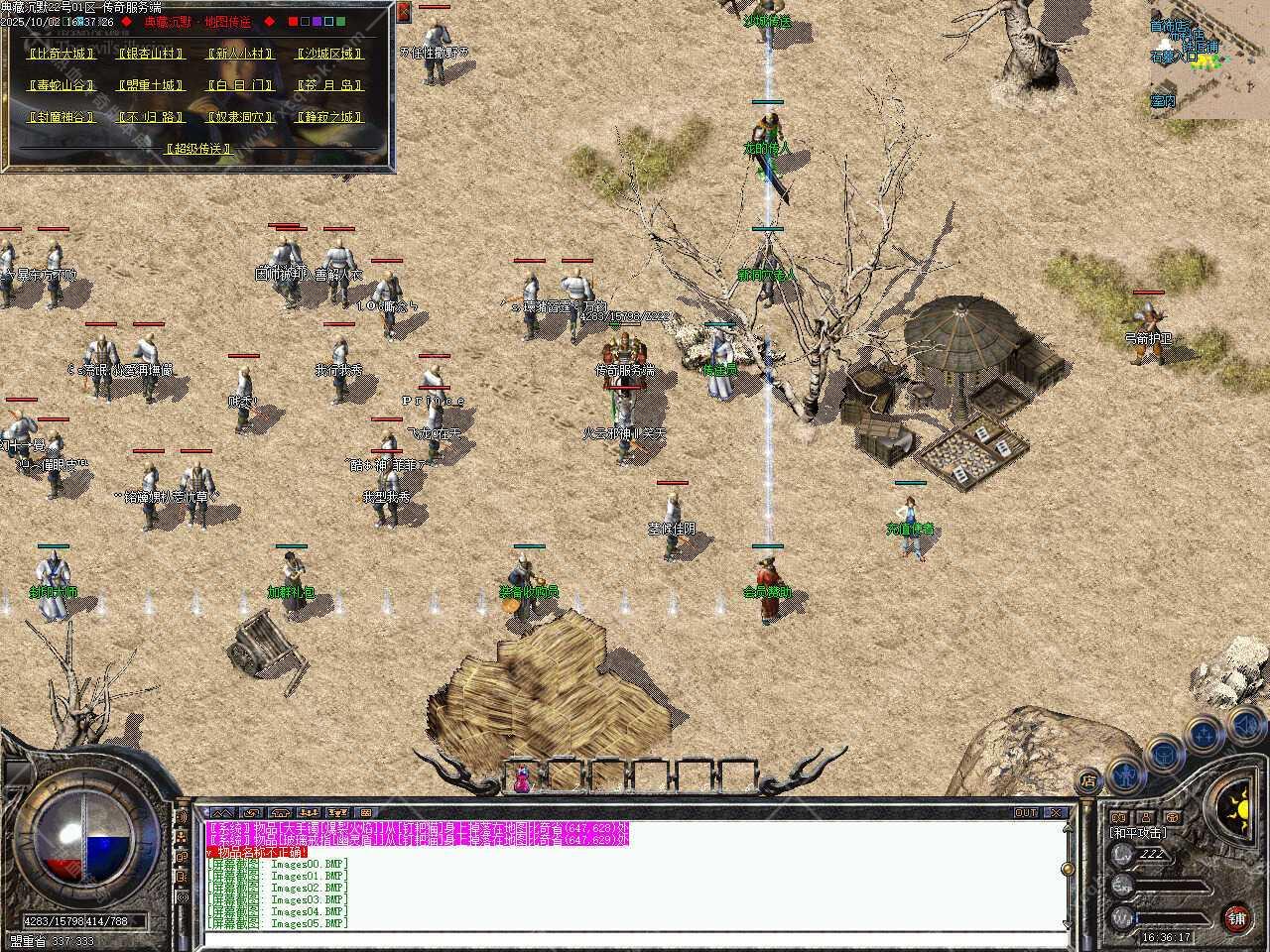Open the skills round button with stars
The height and width of the screenshot is (952, 1270).
tap(1205, 735)
